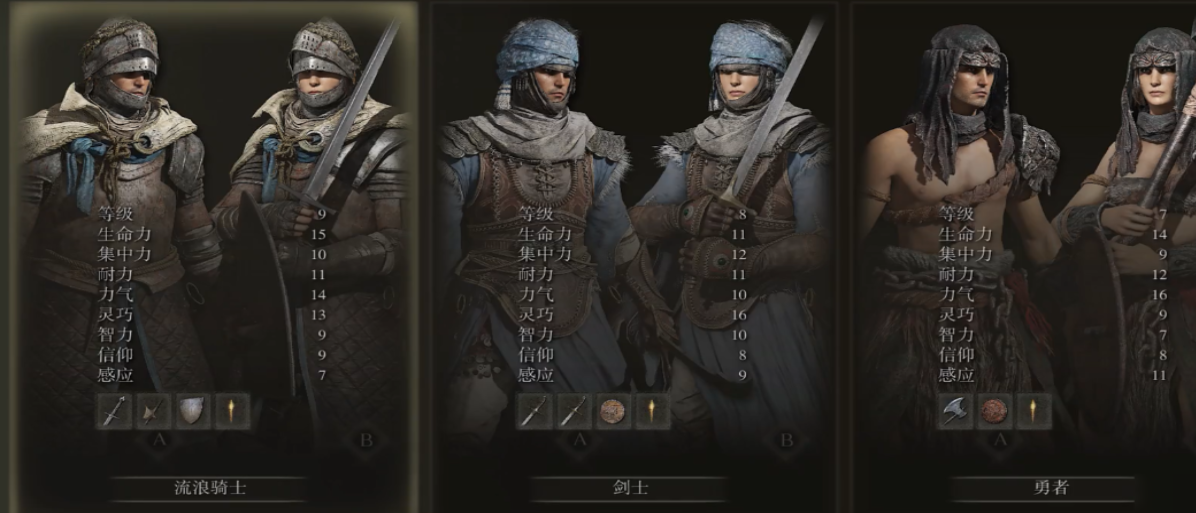Select the 勇者 round leather shield icon
The width and height of the screenshot is (1196, 513).
[x=995, y=412]
